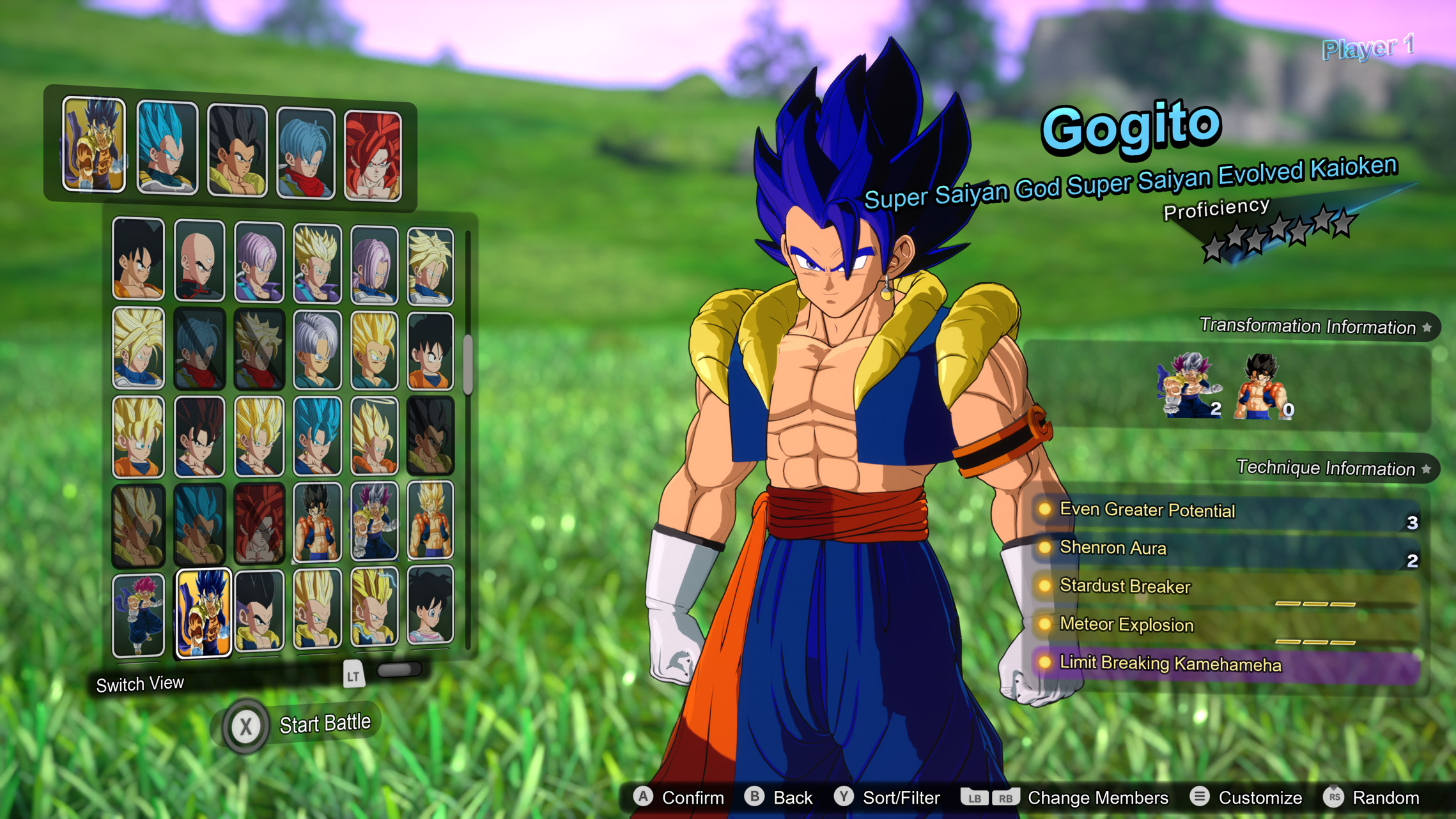Click the RS stick icon next to Random
Viewport: 1456px width, 819px height.
[x=1331, y=798]
